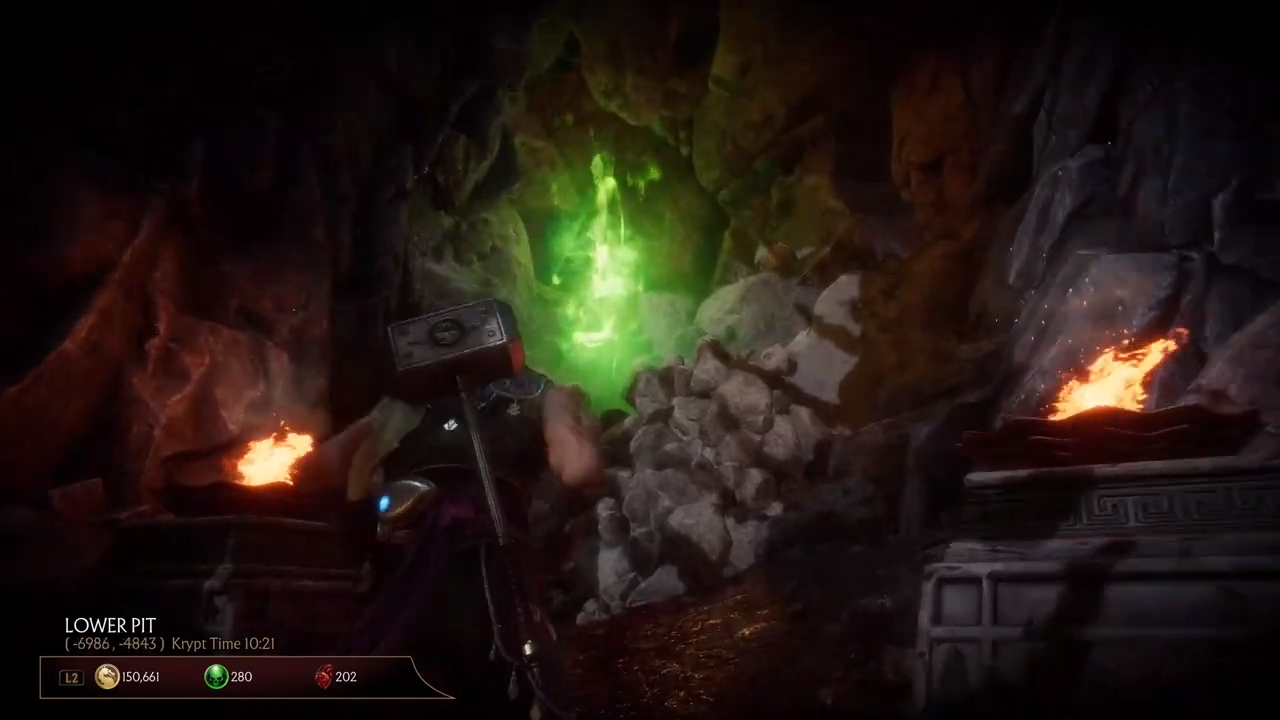Click the heart counter showing 202

point(345,677)
